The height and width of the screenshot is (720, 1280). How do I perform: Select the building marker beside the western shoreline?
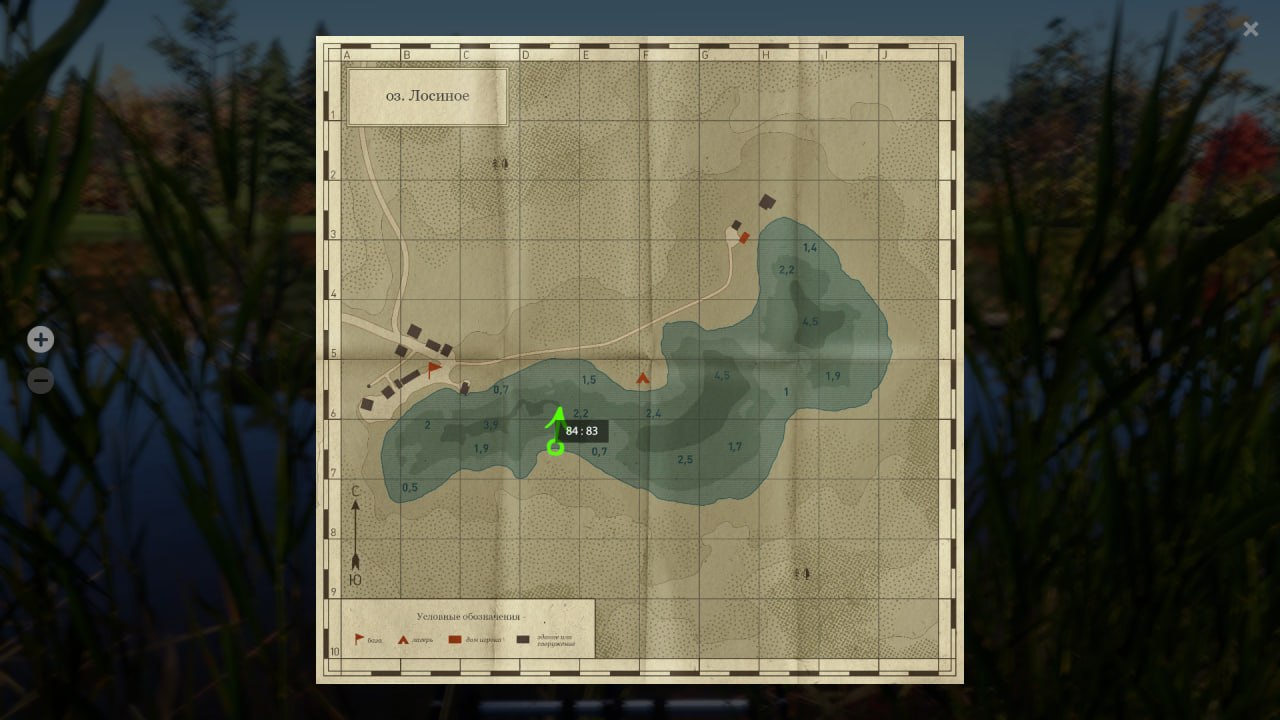tap(464, 388)
